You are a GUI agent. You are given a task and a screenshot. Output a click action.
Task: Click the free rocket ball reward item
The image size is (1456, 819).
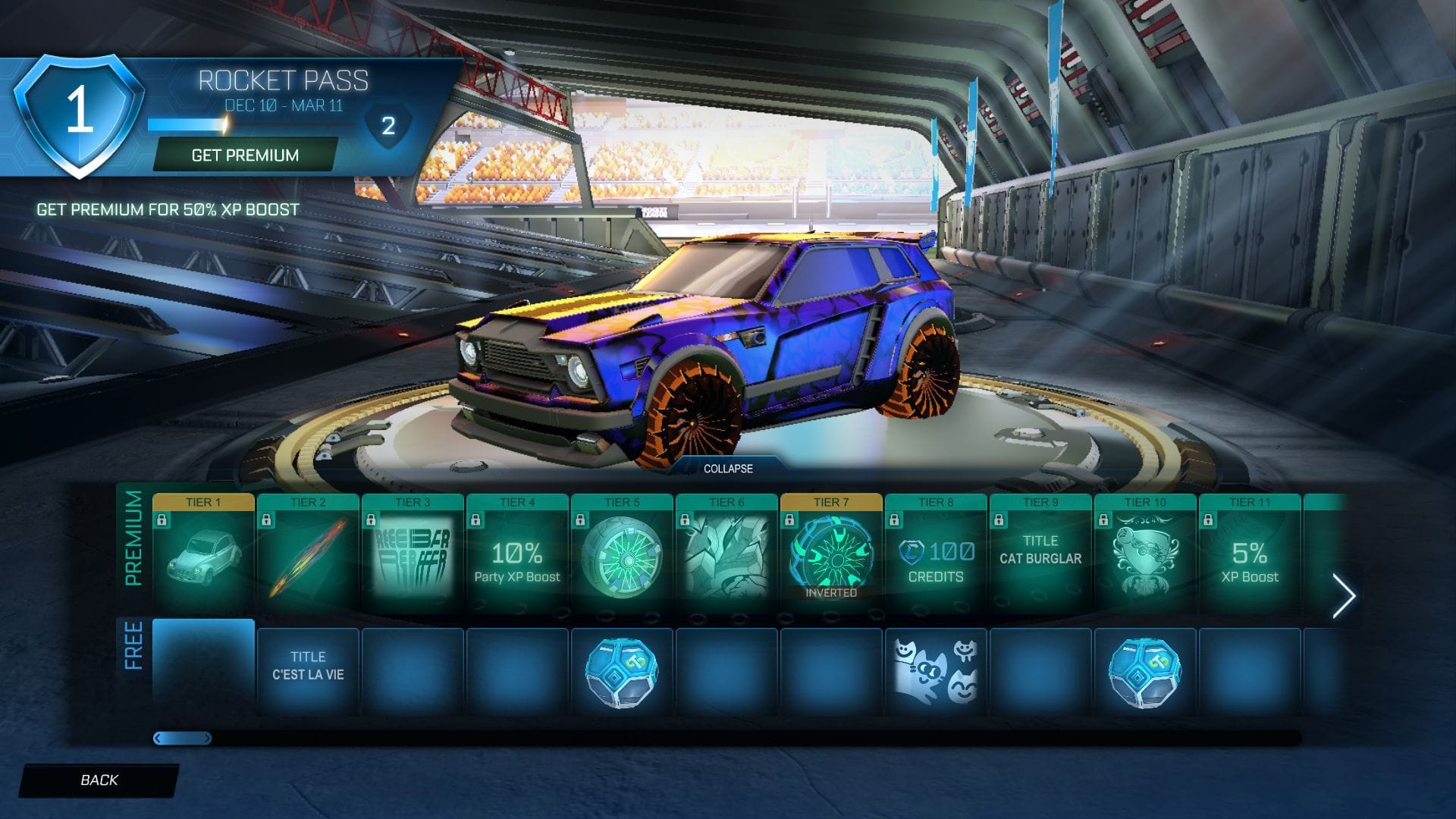[620, 667]
